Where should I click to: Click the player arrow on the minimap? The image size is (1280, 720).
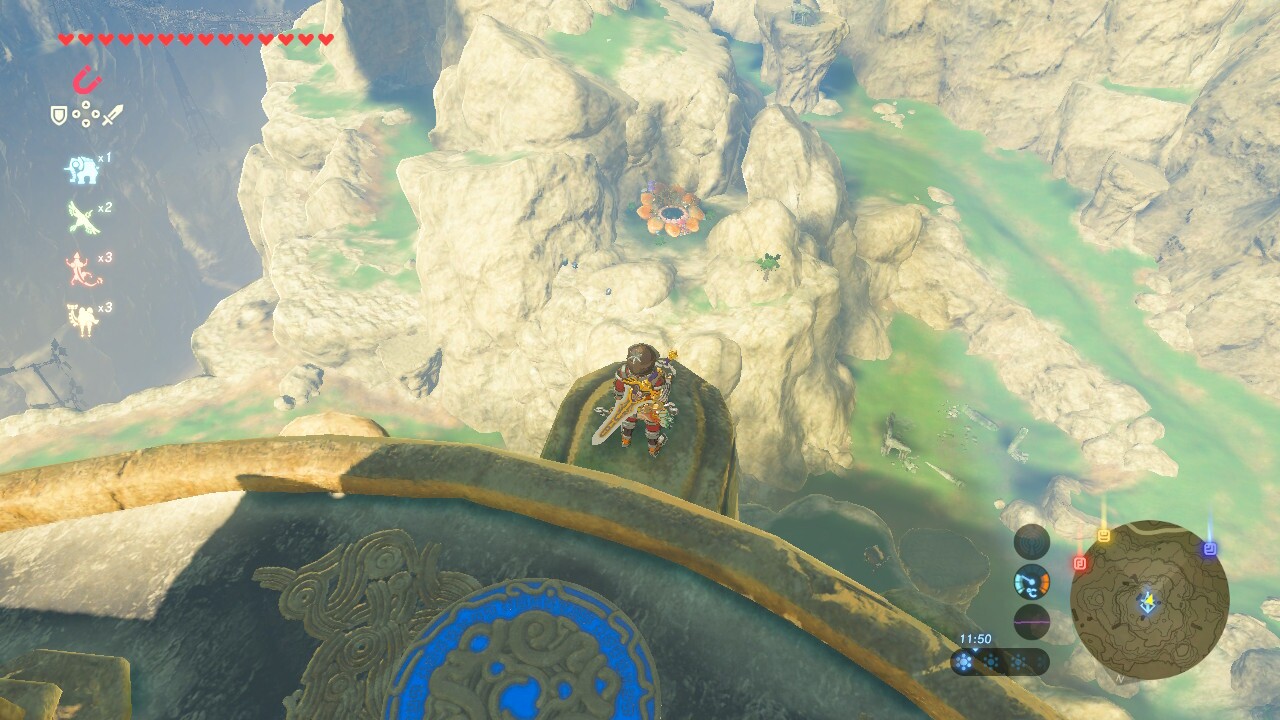[1147, 602]
